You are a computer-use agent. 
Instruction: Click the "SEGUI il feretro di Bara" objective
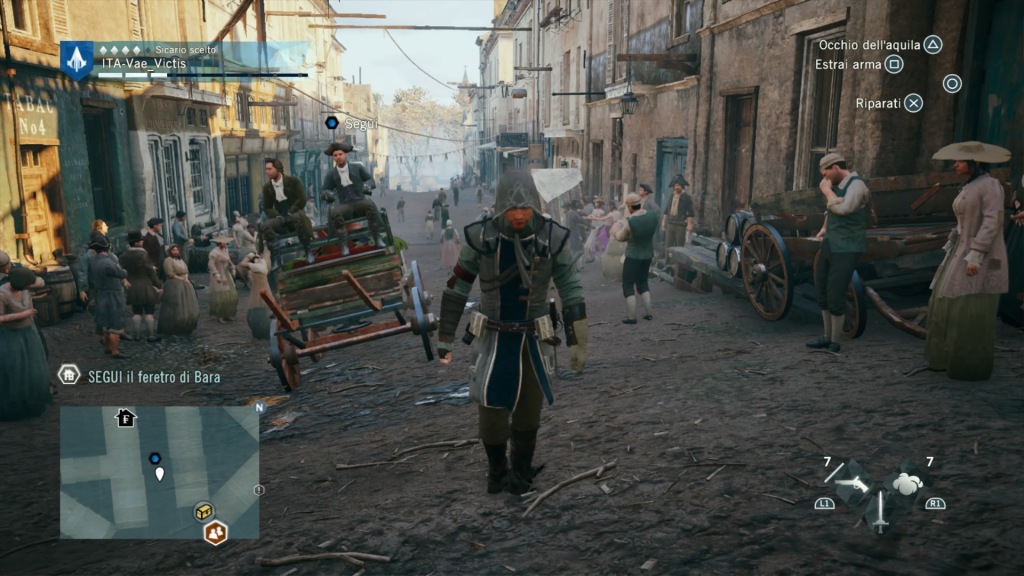(152, 377)
